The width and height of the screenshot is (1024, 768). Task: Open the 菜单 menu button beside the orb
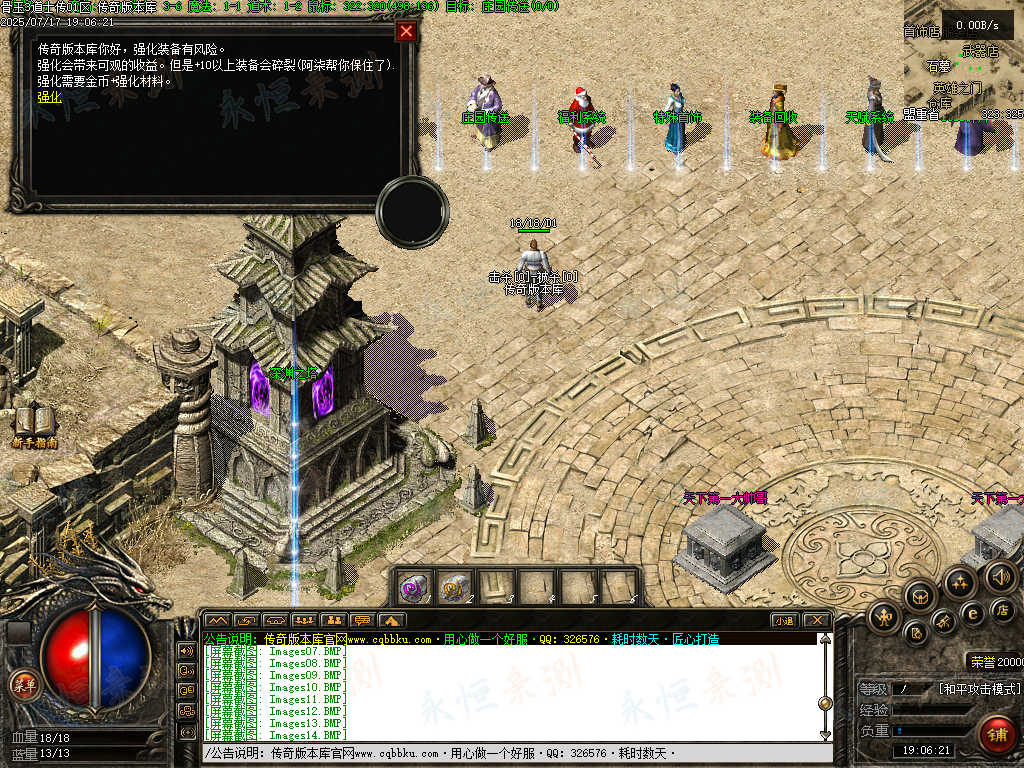tap(23, 684)
